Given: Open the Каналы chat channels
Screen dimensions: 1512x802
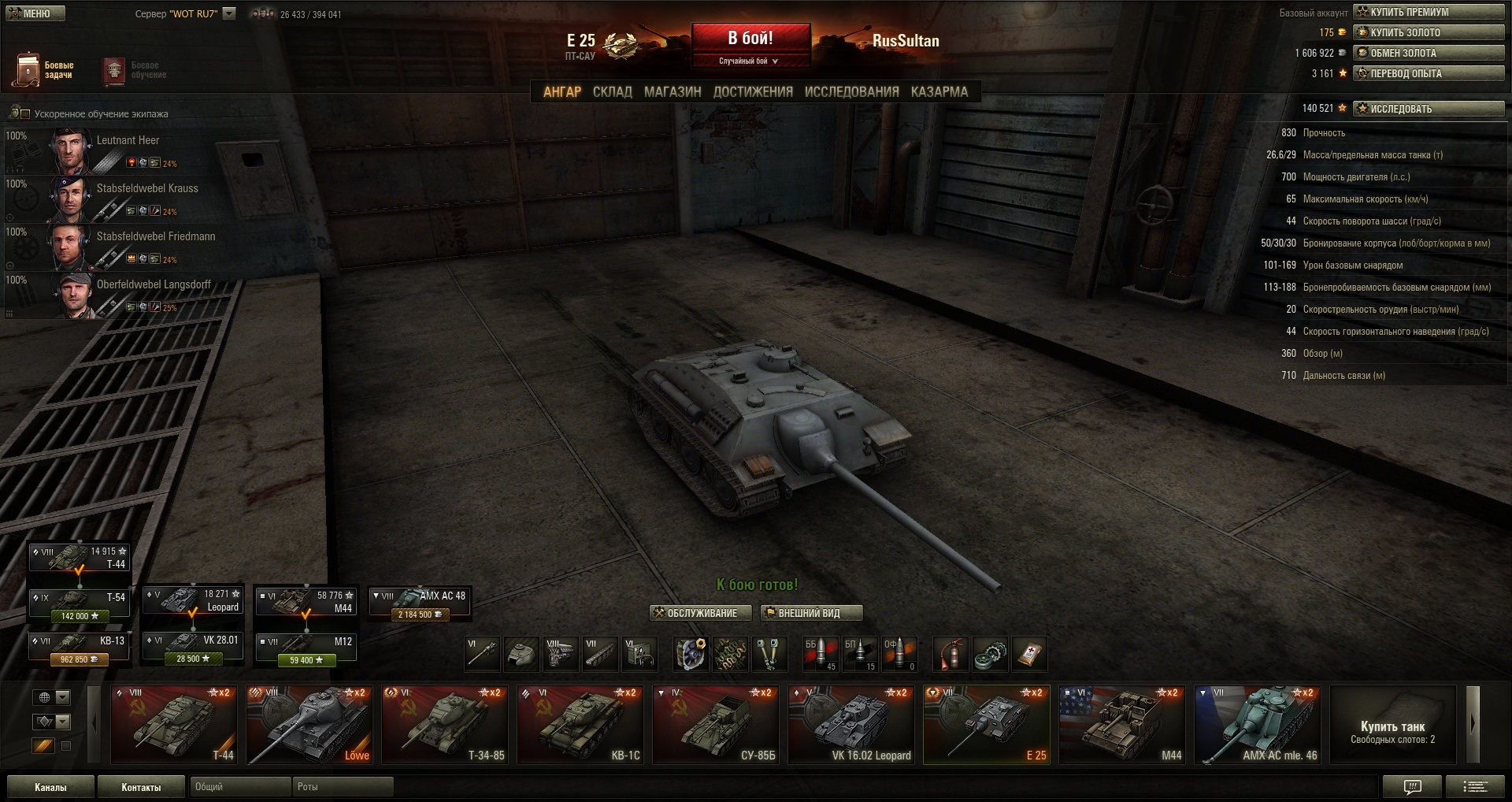Looking at the screenshot, I should click(50, 787).
